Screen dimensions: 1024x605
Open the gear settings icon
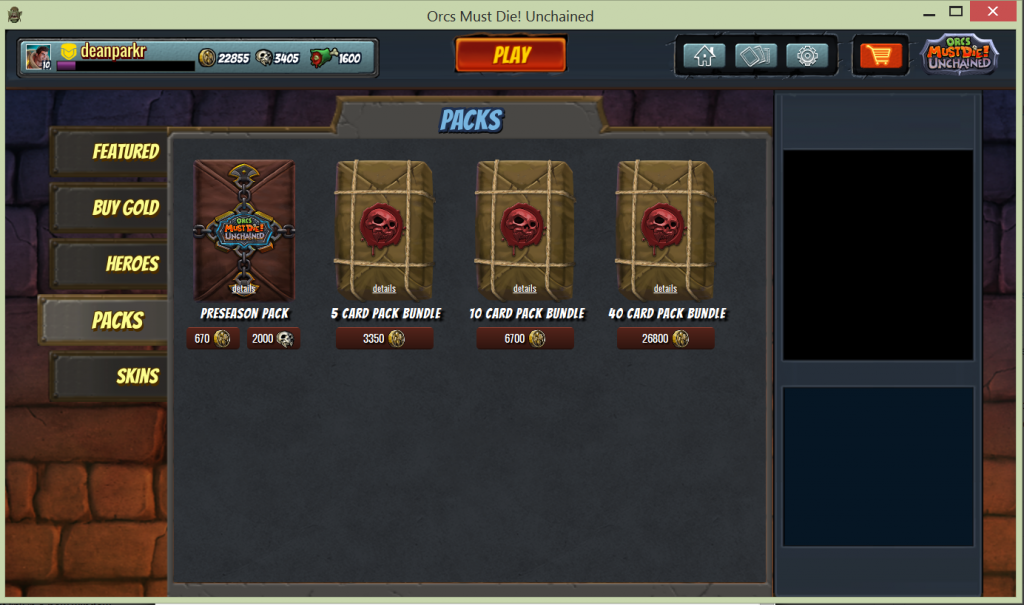pyautogui.click(x=807, y=55)
